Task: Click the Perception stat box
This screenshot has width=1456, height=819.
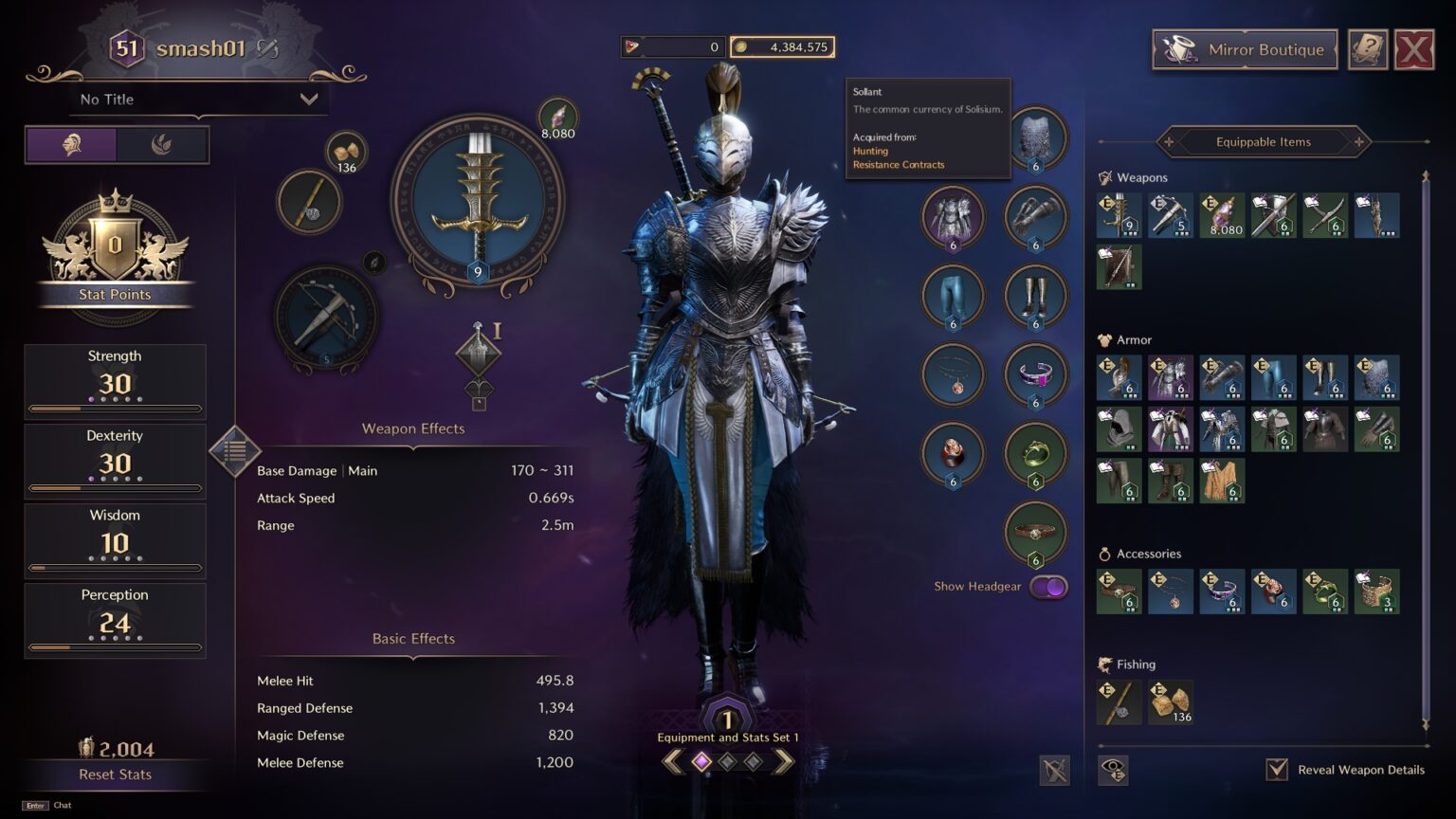Action: tap(115, 620)
